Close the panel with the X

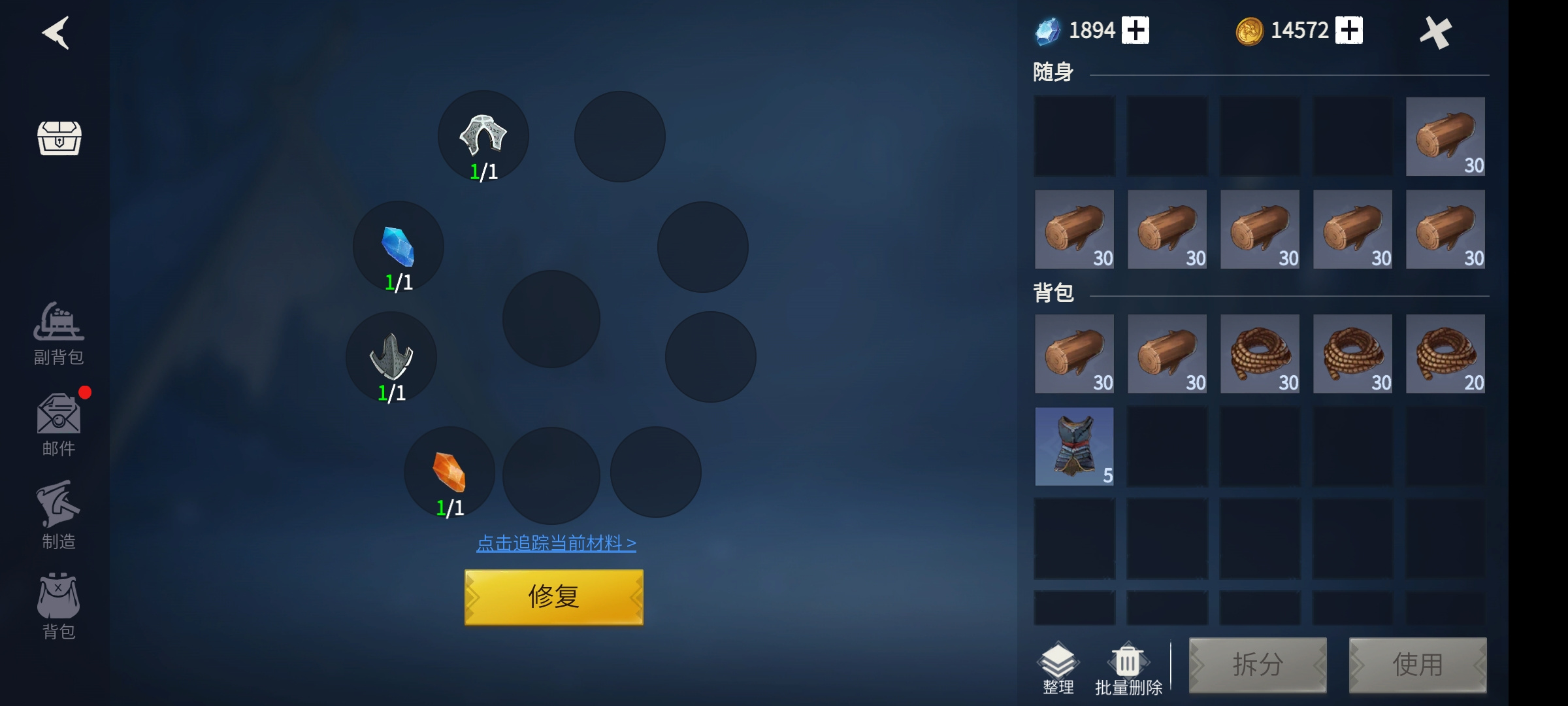coord(1435,33)
